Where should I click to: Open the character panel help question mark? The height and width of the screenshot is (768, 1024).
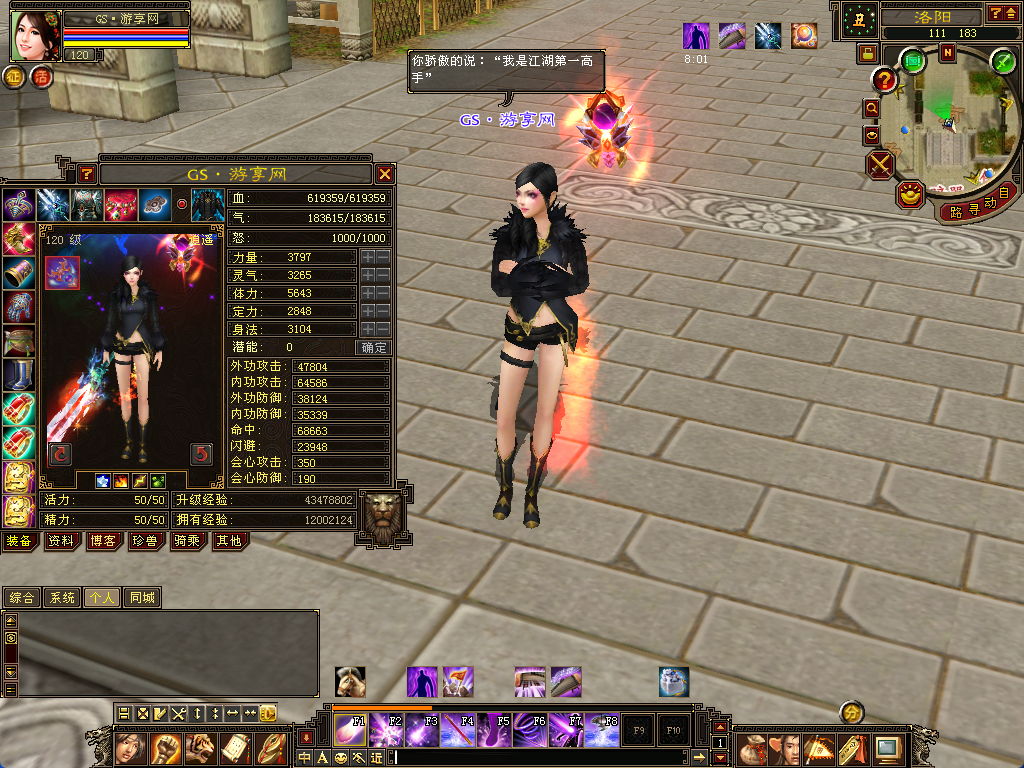tap(87, 174)
